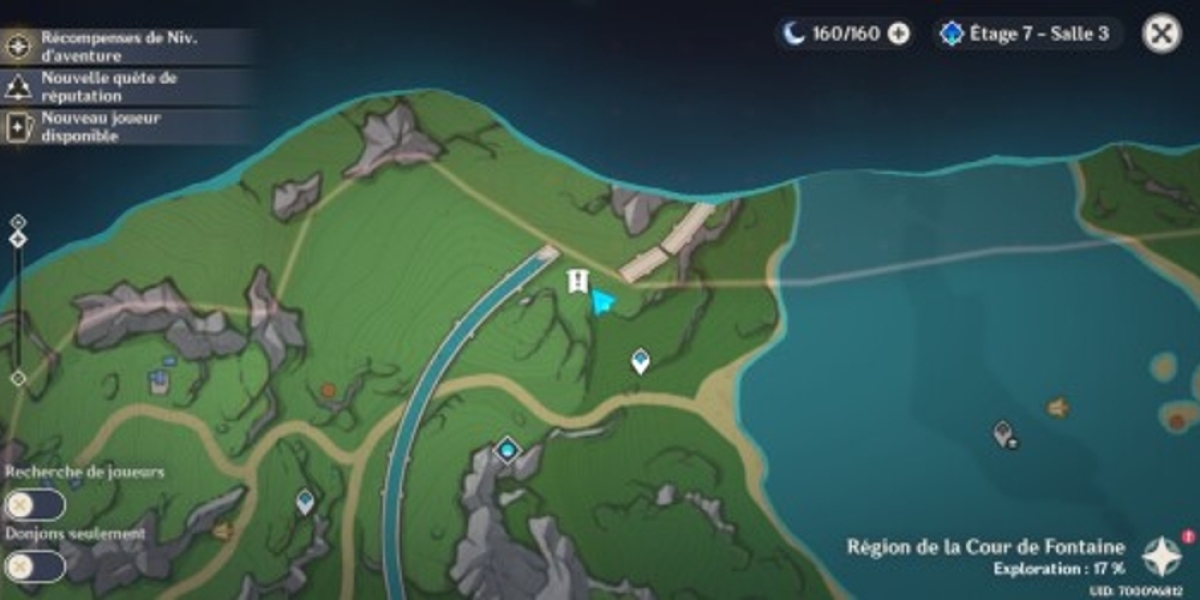Toggle Donjons seulement switch

[35, 567]
